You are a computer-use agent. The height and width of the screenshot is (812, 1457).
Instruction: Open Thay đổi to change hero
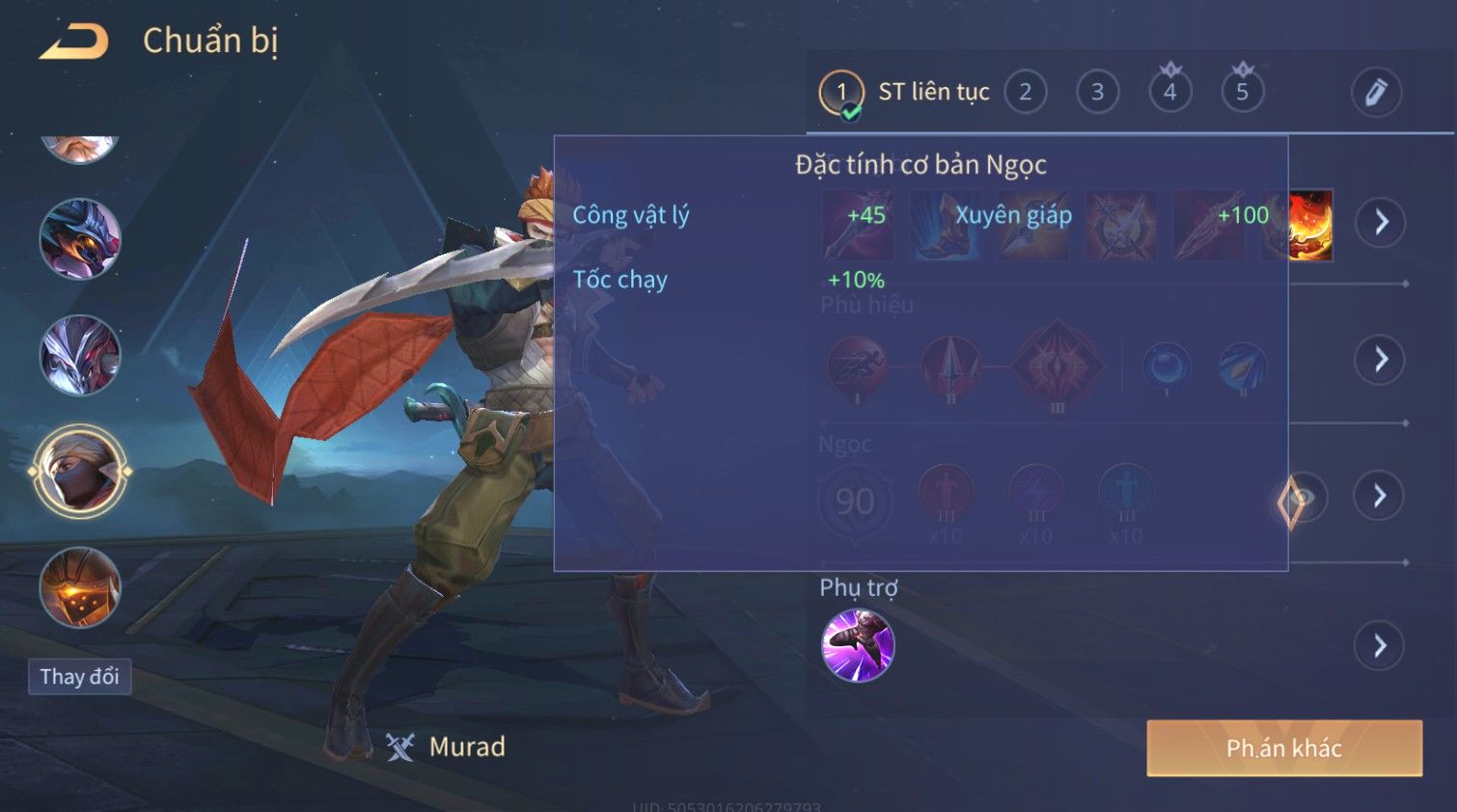(79, 677)
